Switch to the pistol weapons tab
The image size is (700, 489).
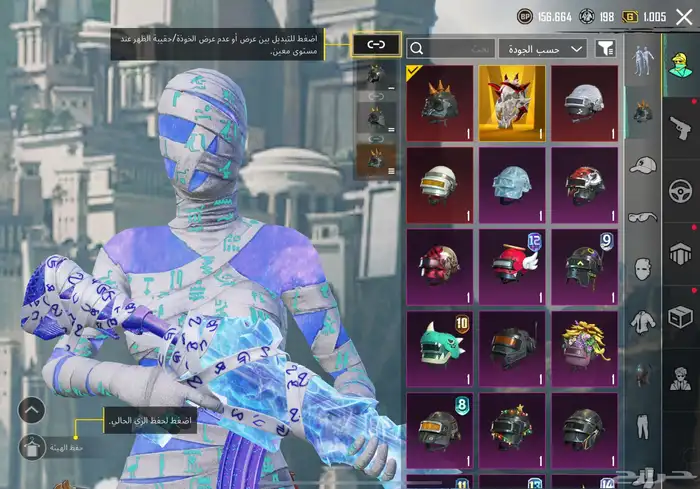[x=680, y=127]
